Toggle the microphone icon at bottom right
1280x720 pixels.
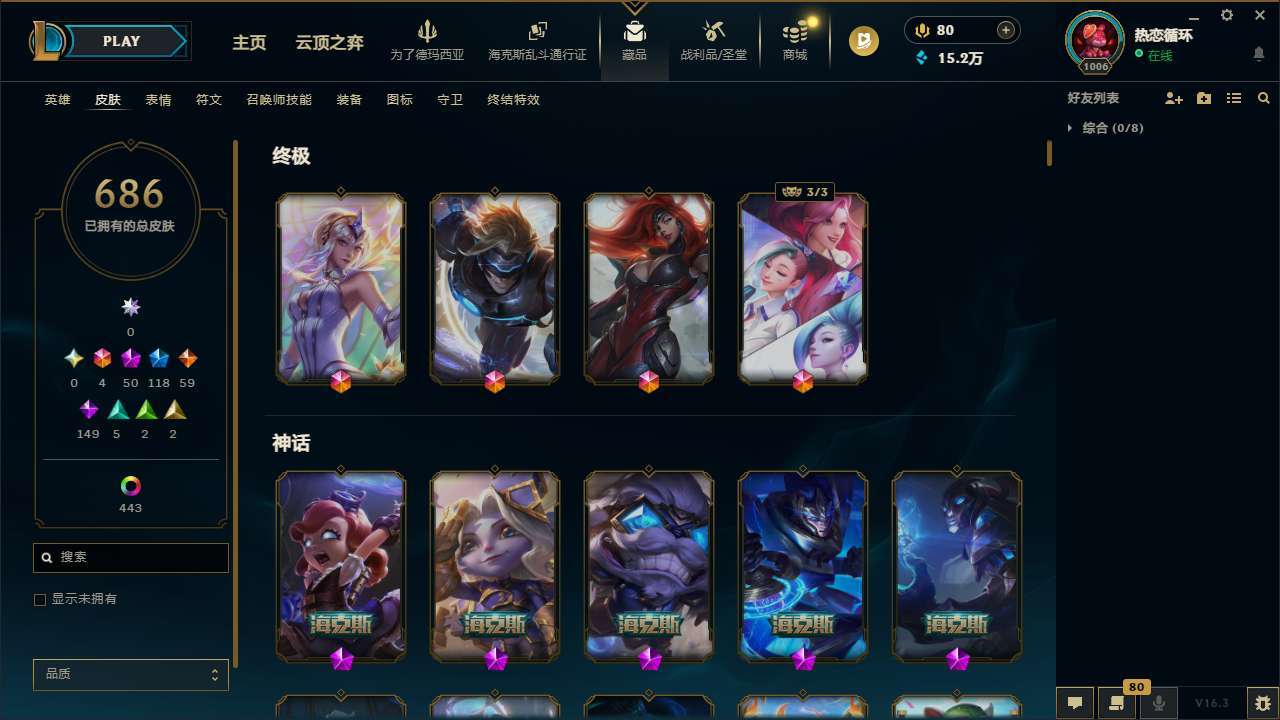[1158, 702]
